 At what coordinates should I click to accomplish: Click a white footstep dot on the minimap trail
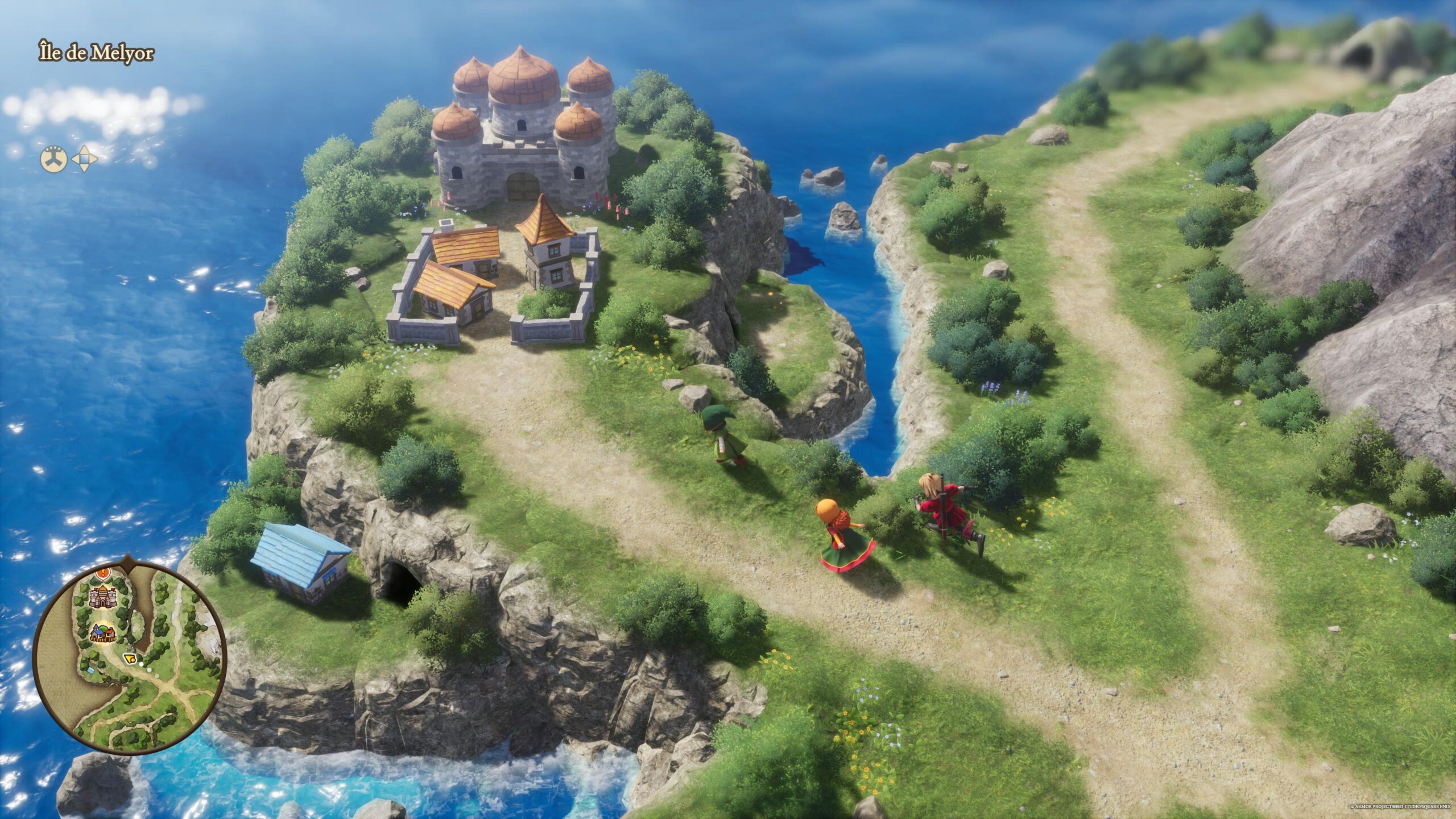coord(141,664)
